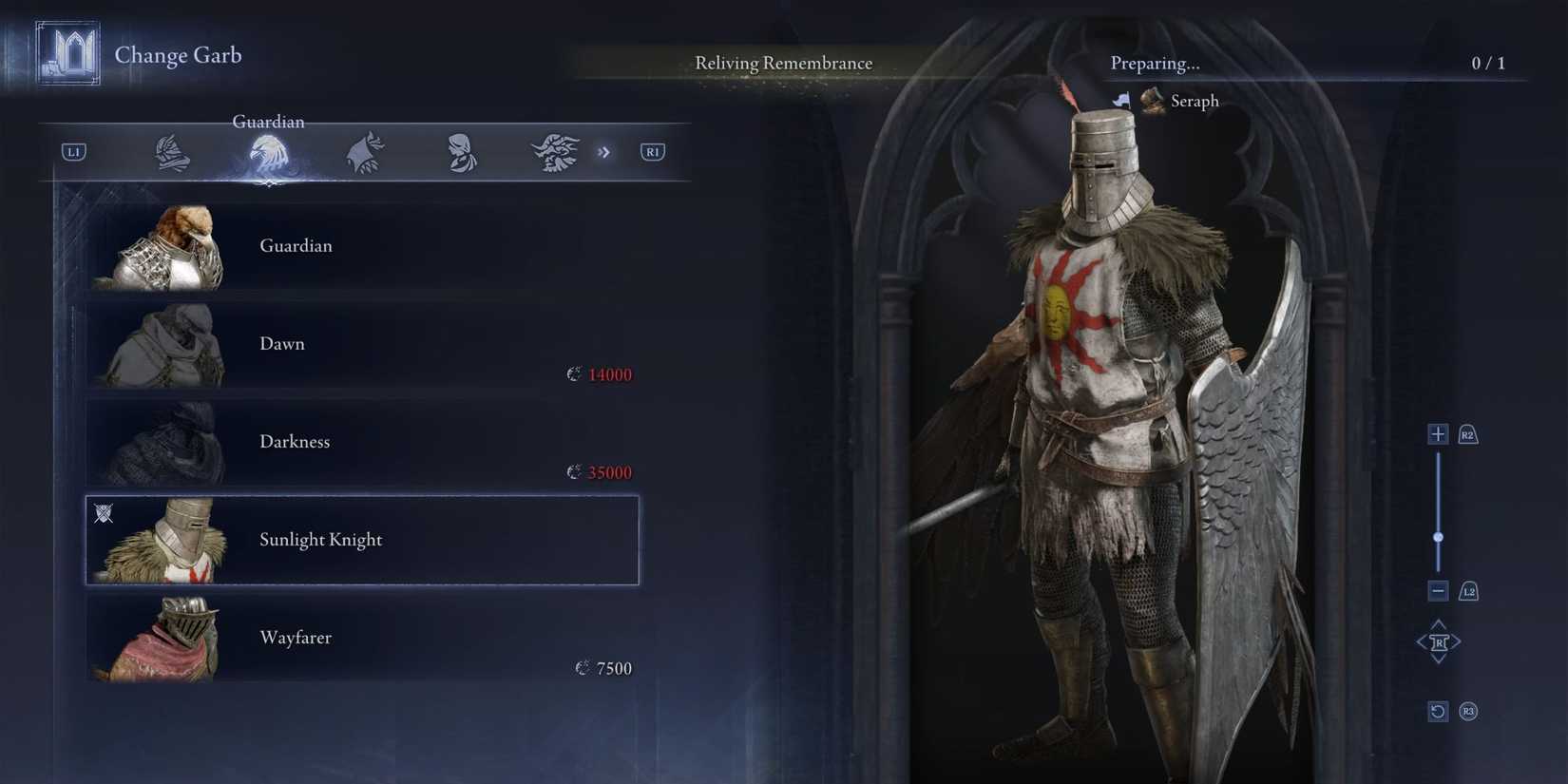Zoom out with the minus button

(1437, 591)
